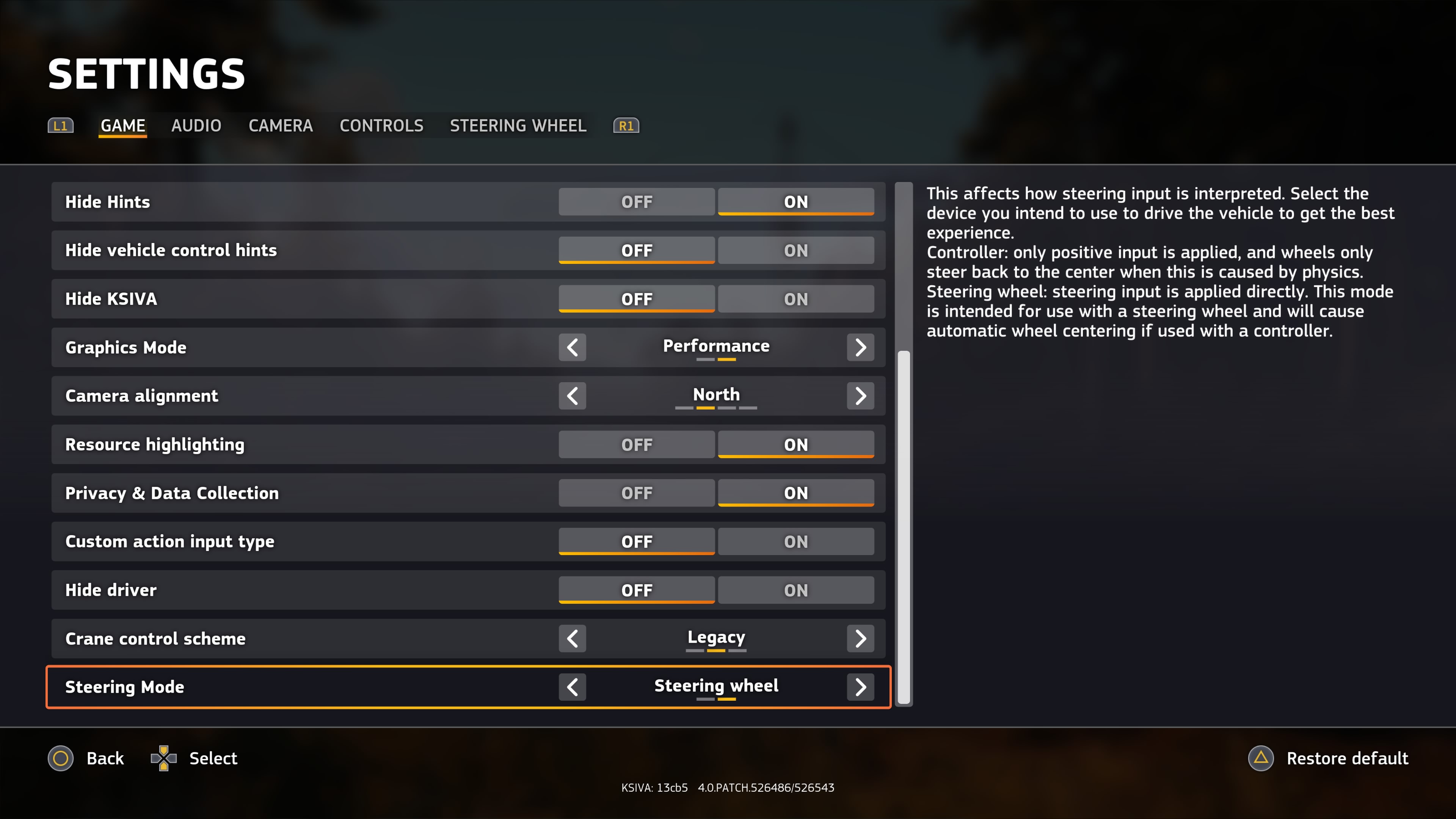Switch Custom action input type ON
The height and width of the screenshot is (819, 1456).
point(795,541)
